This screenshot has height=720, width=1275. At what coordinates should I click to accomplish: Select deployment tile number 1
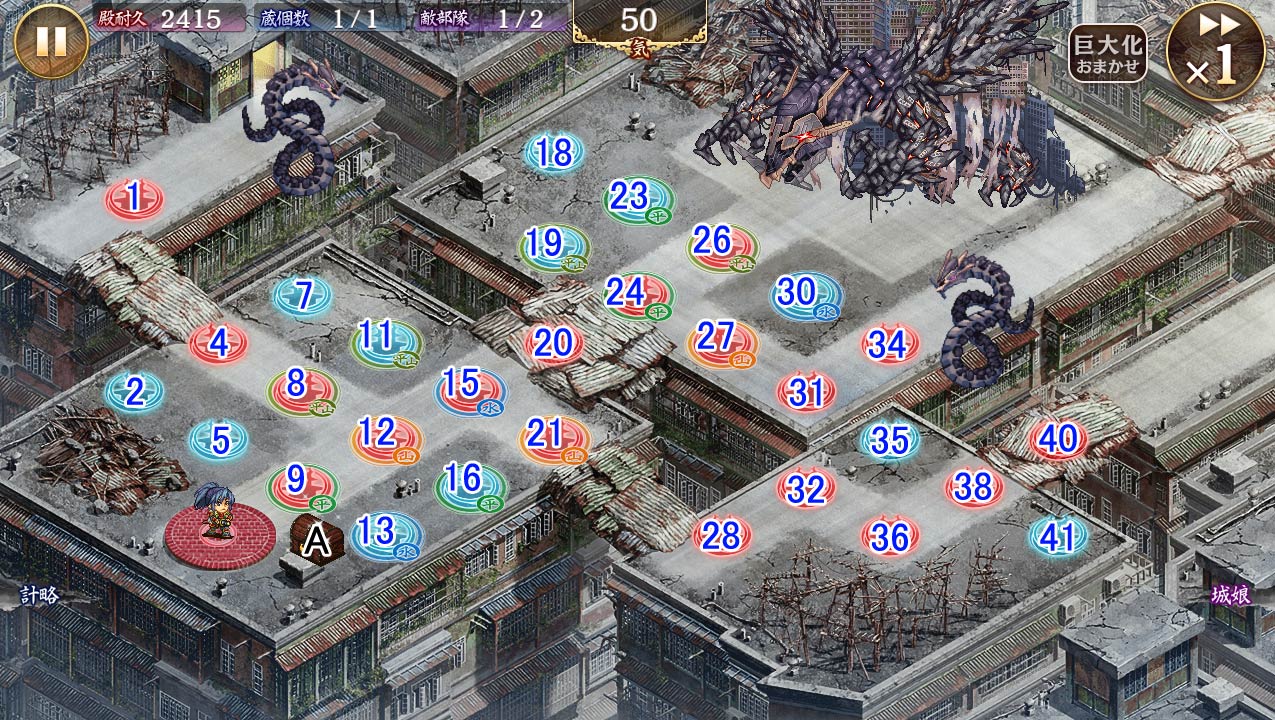click(x=134, y=199)
